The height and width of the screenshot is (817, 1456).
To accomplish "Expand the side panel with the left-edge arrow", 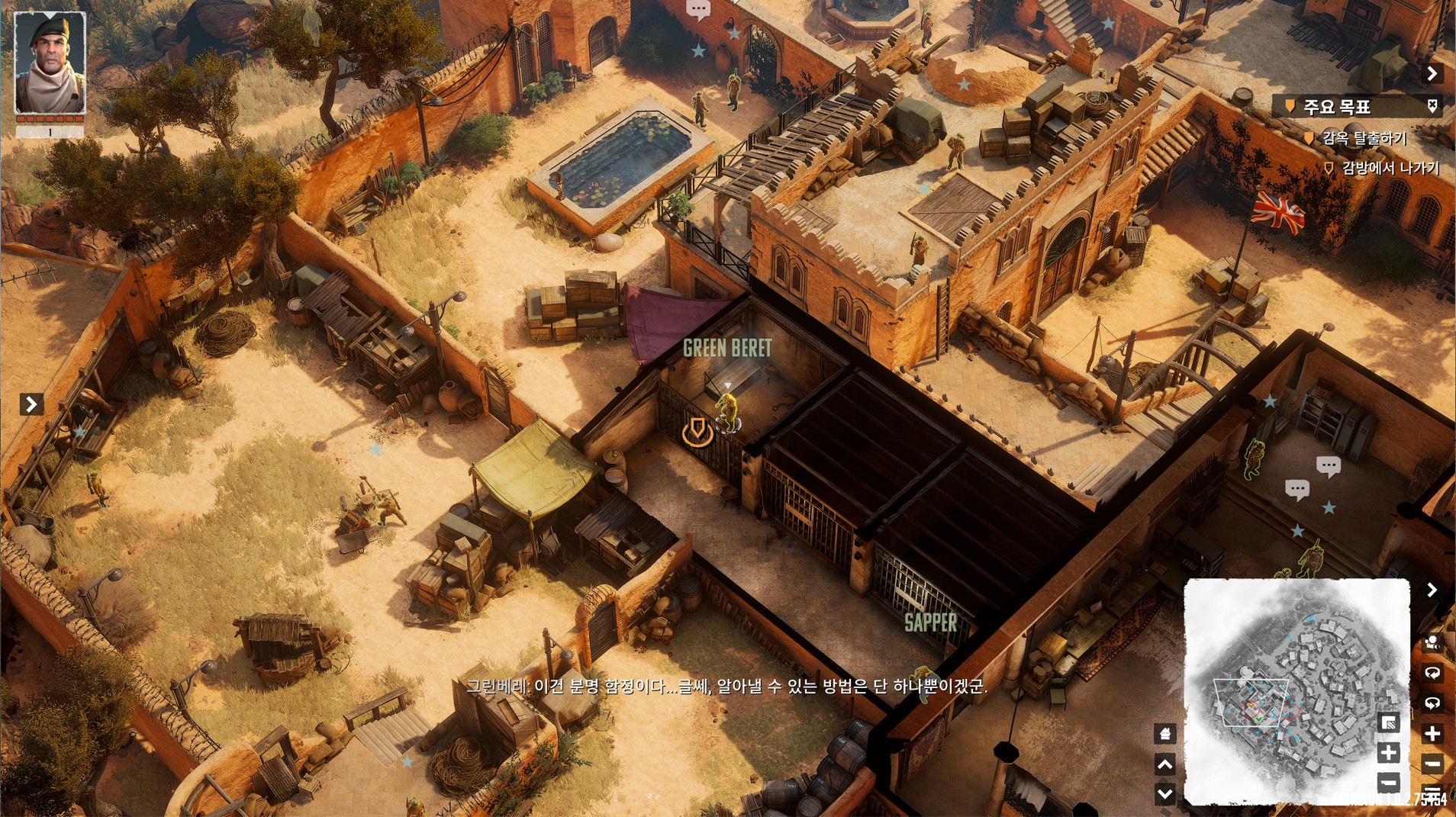I will 31,404.
